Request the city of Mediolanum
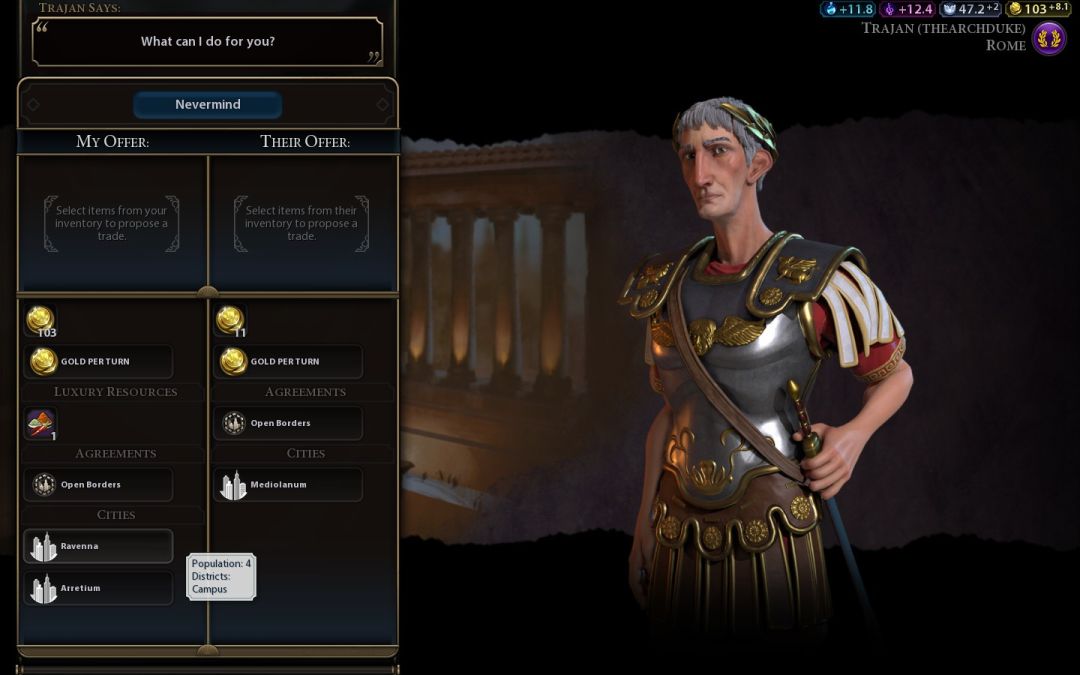Screen dimensions: 1080x675 [289, 485]
